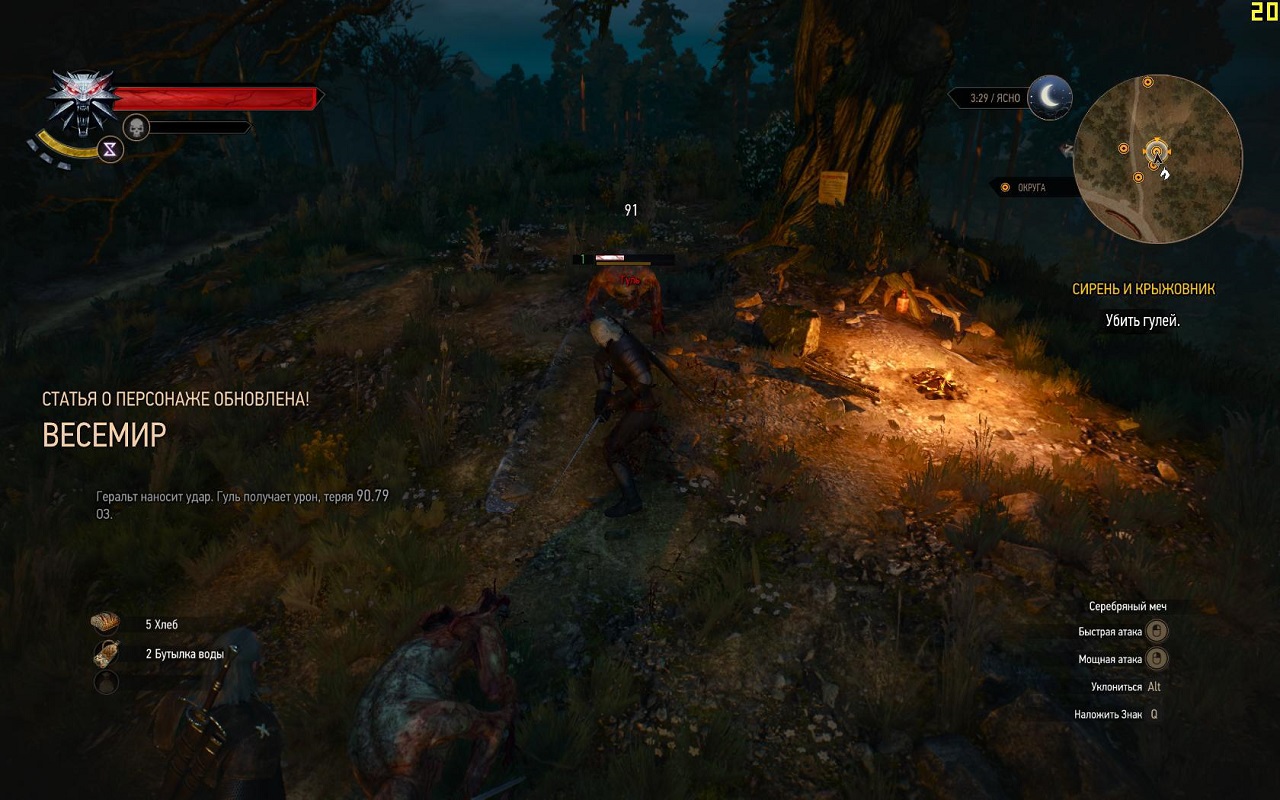Click the crescent moon time icon

coord(1049,97)
